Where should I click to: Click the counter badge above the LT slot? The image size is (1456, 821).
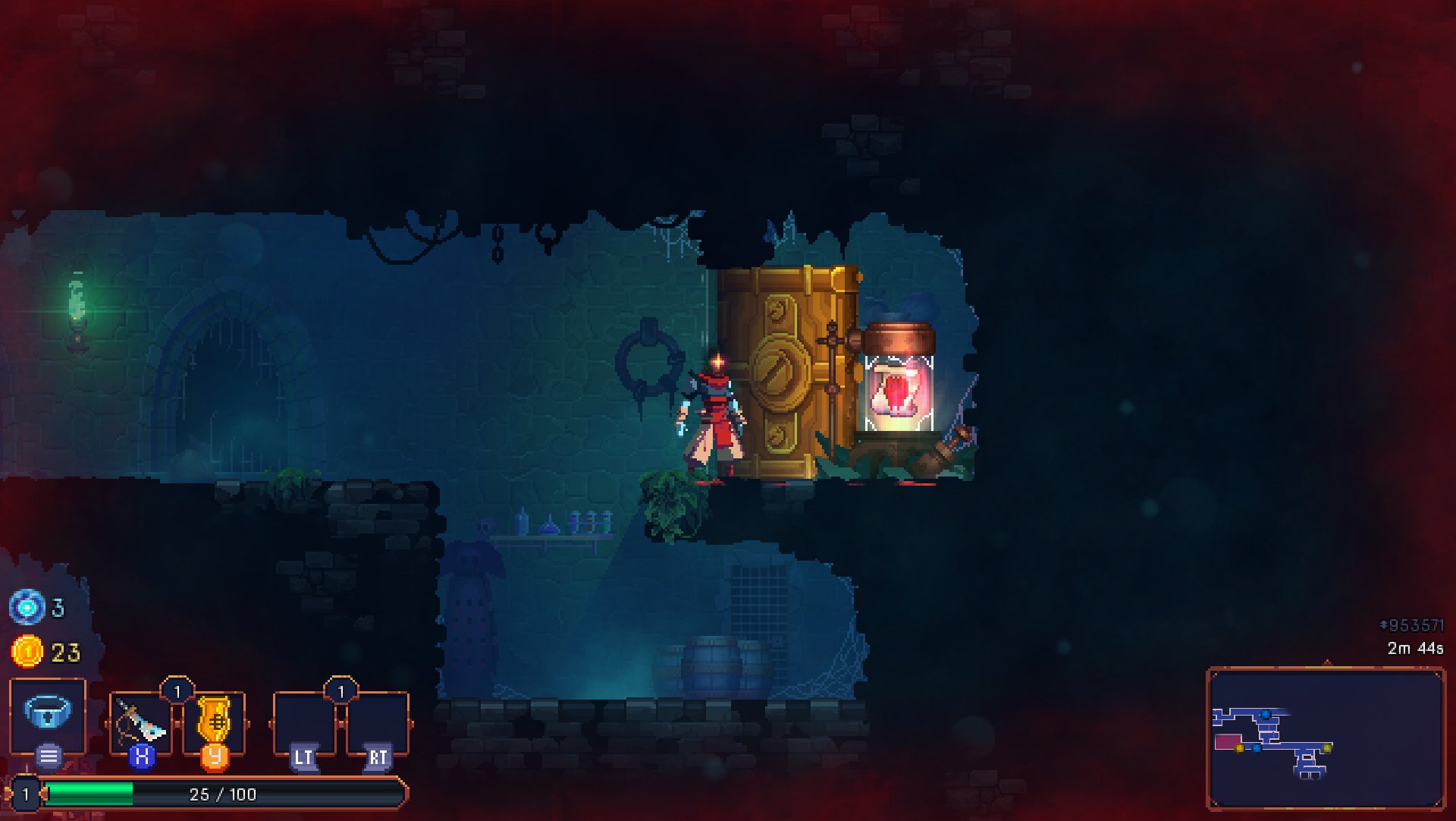point(341,690)
